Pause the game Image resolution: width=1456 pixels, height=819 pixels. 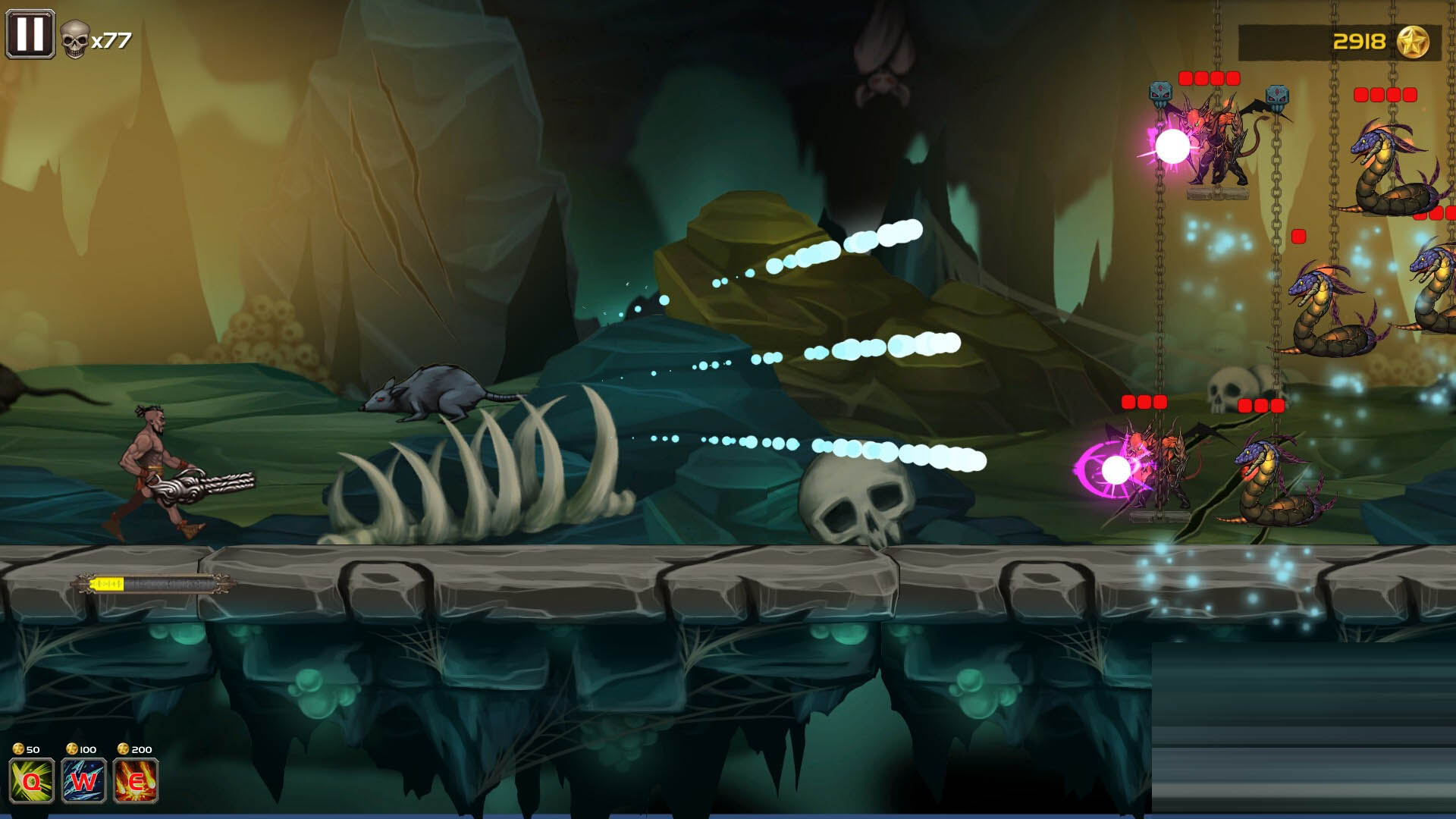click(x=30, y=34)
